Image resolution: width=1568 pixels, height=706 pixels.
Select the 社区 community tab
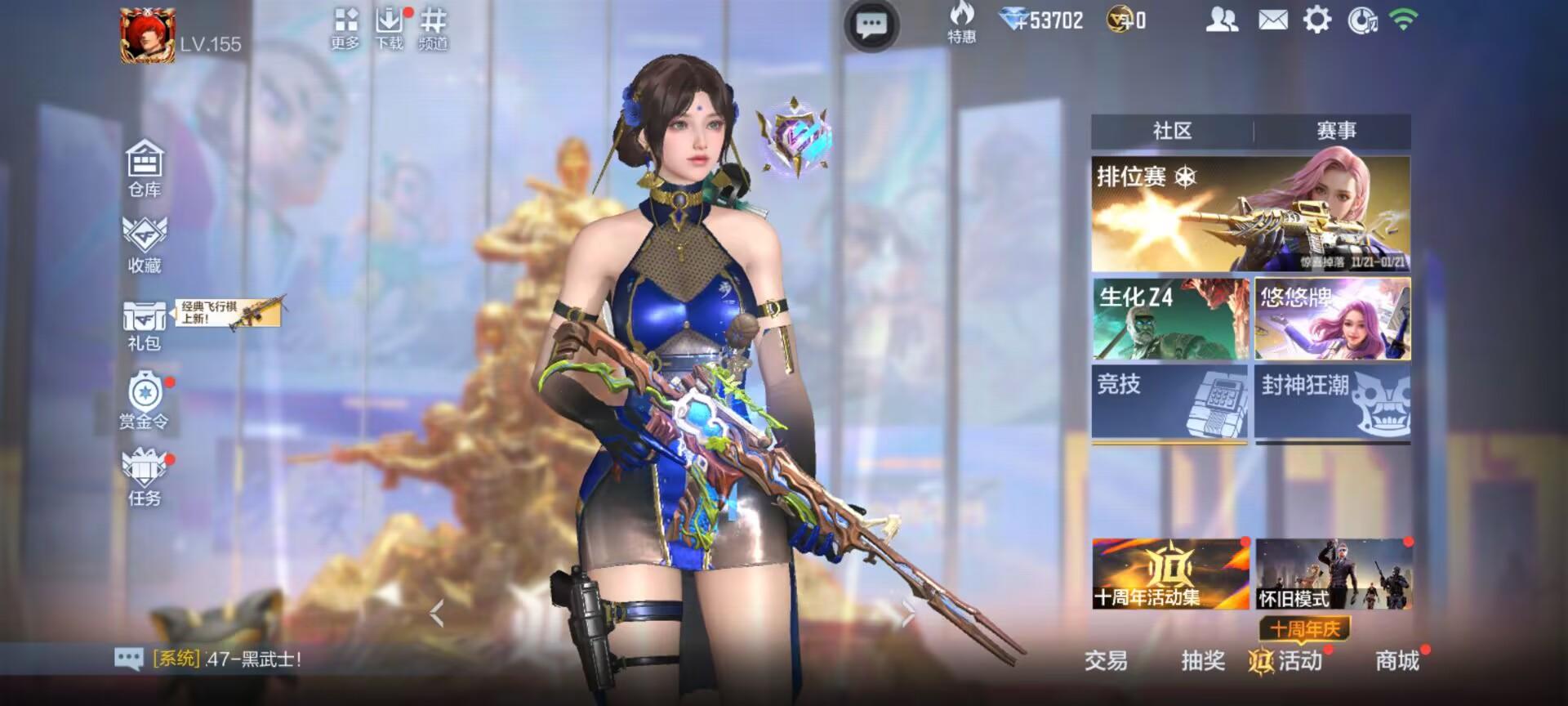tap(1174, 129)
